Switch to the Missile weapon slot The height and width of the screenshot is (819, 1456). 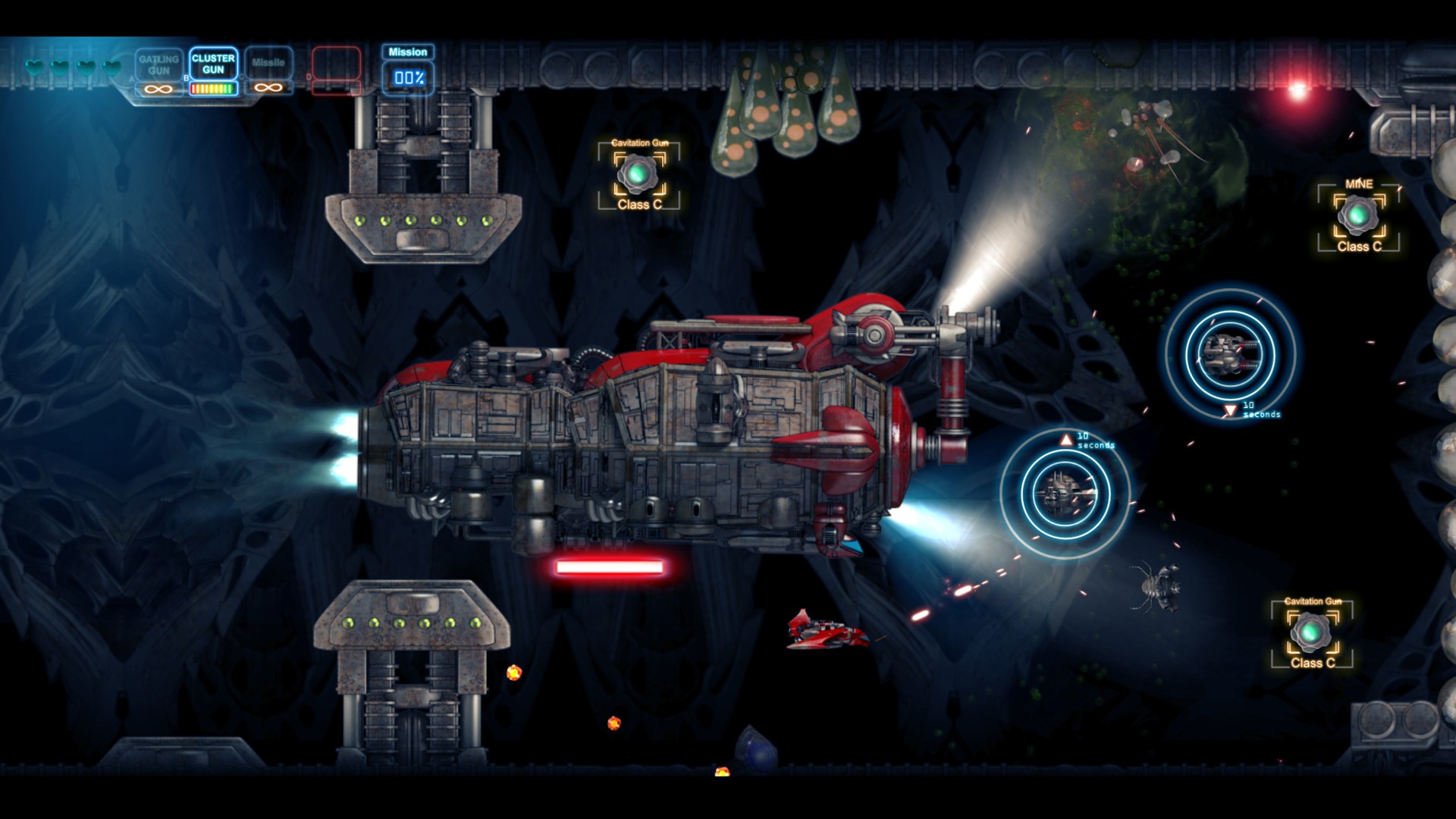click(x=270, y=61)
